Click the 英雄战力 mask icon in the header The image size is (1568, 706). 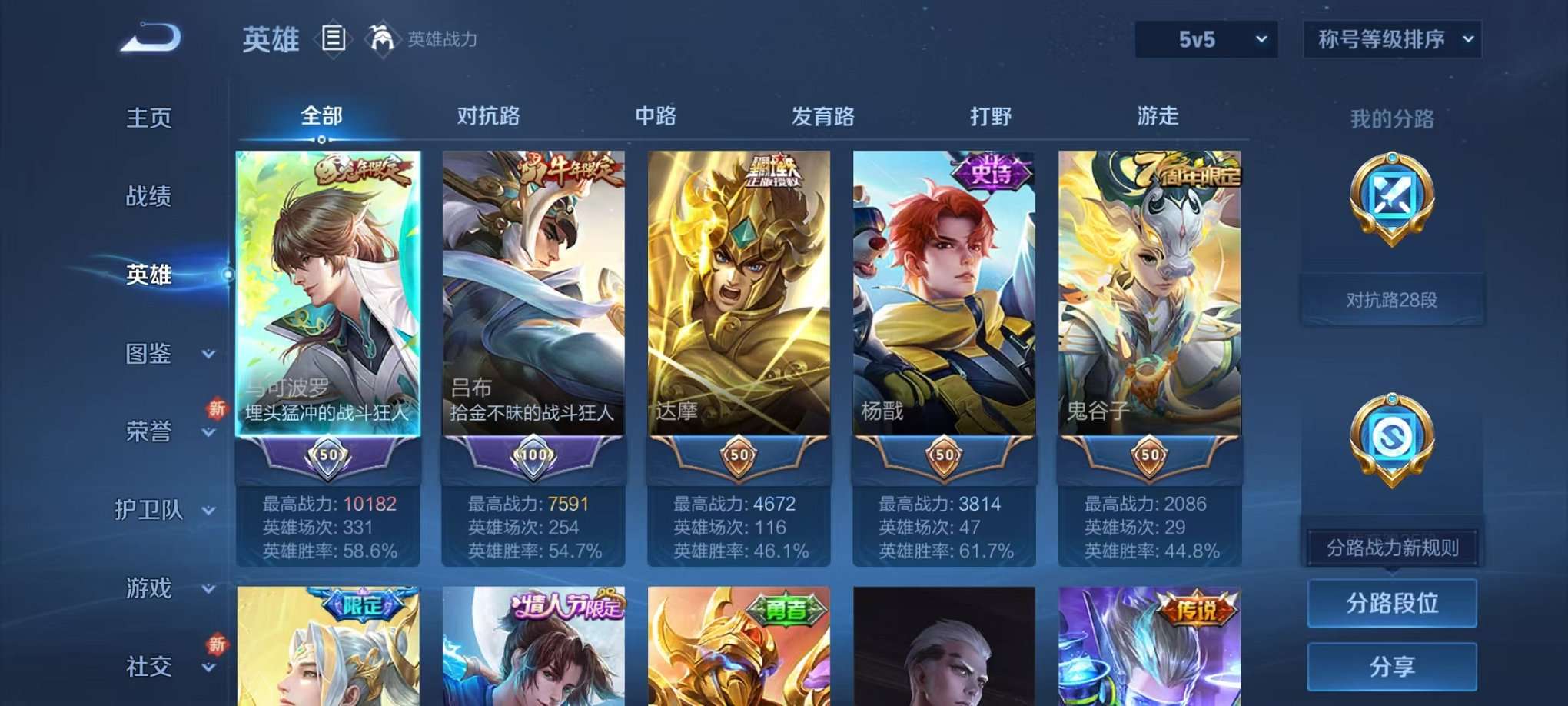point(381,38)
